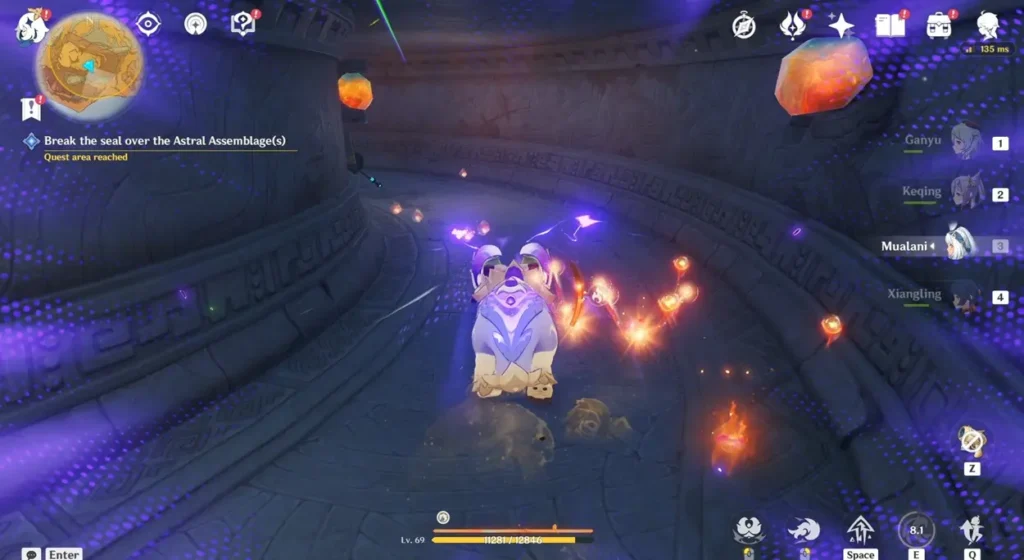The height and width of the screenshot is (560, 1024).
Task: Switch to party member Keqing
Action: click(x=966, y=193)
